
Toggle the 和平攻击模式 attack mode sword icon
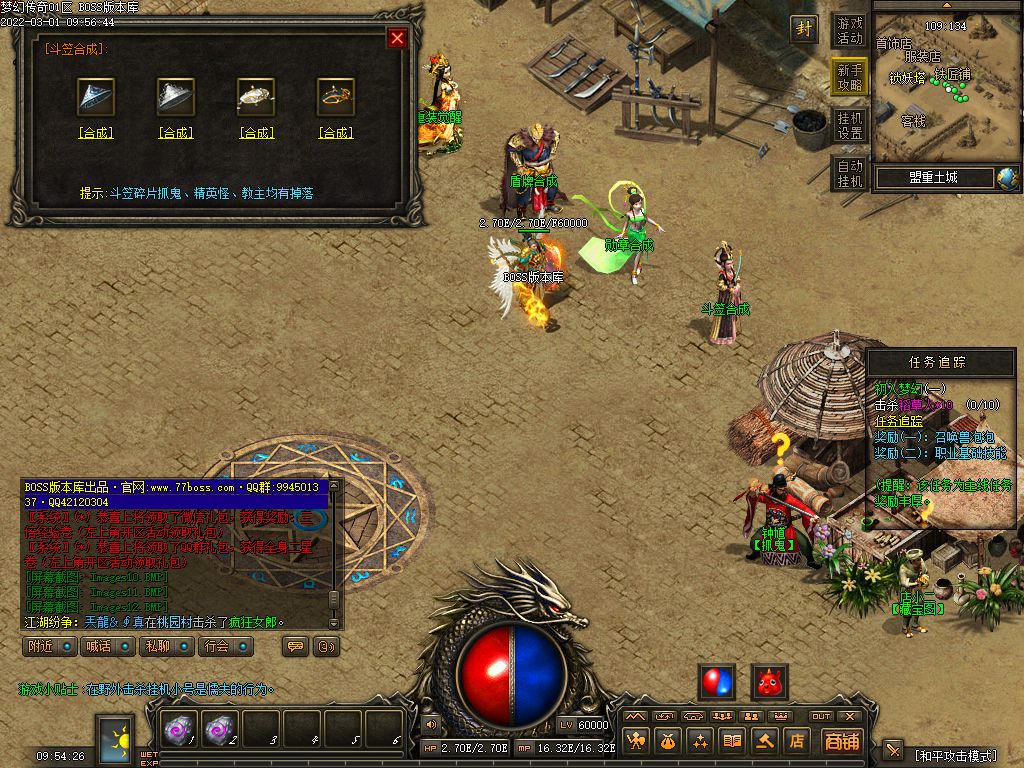(x=893, y=750)
